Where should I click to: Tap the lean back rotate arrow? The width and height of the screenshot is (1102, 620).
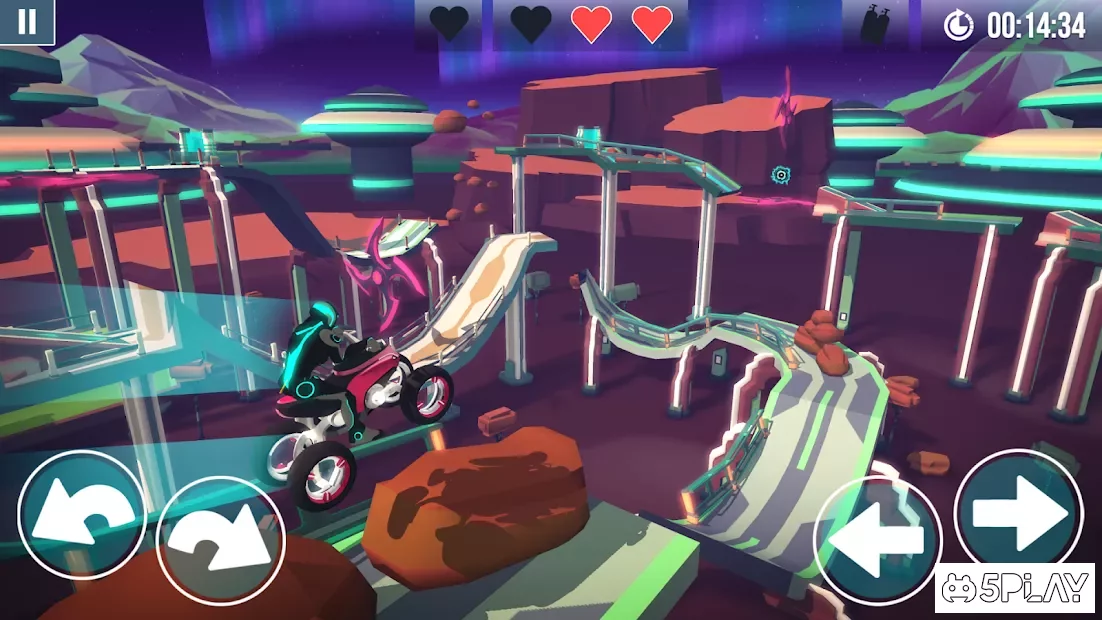click(x=82, y=515)
